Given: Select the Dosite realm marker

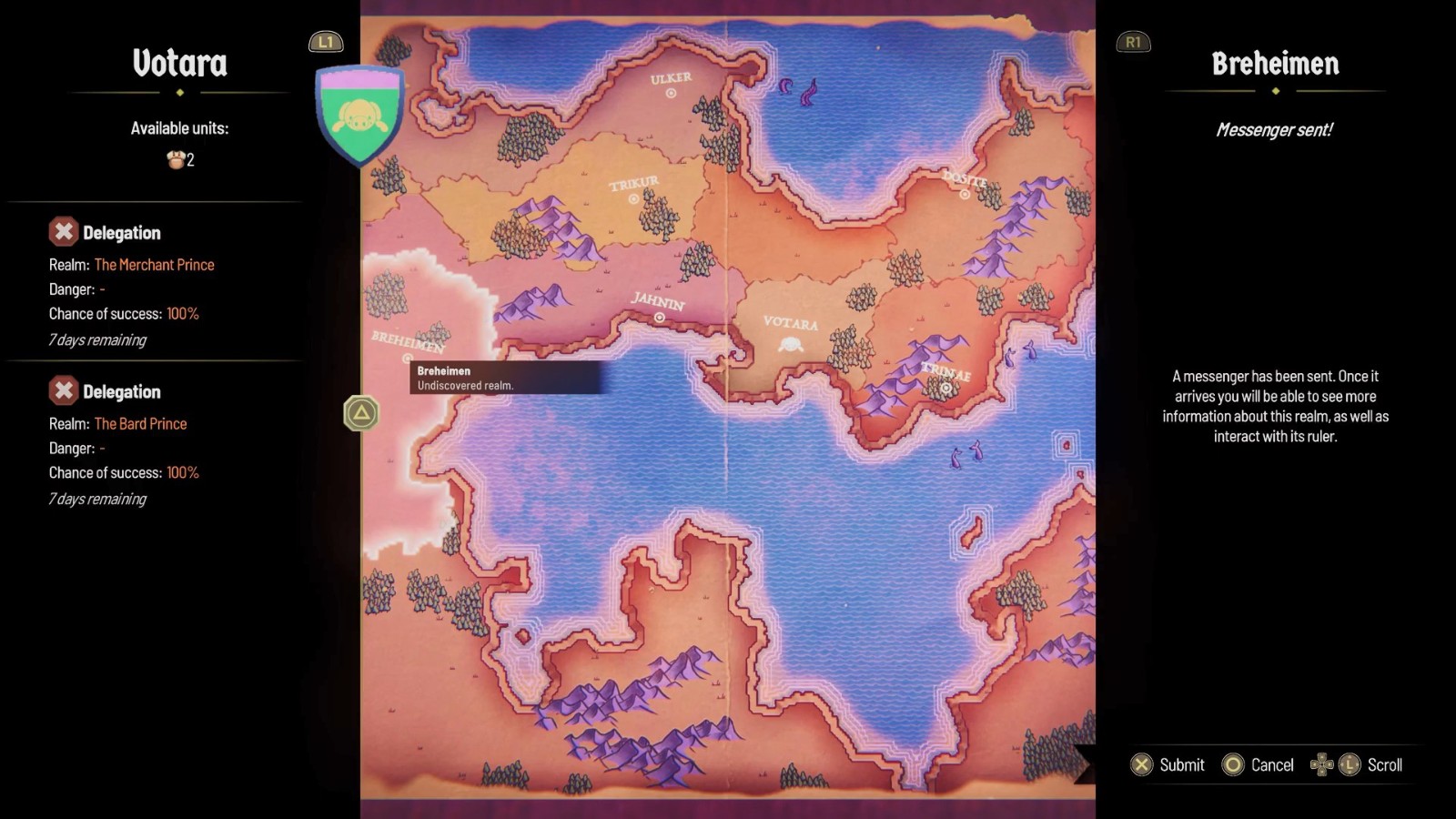Looking at the screenshot, I should tap(965, 194).
